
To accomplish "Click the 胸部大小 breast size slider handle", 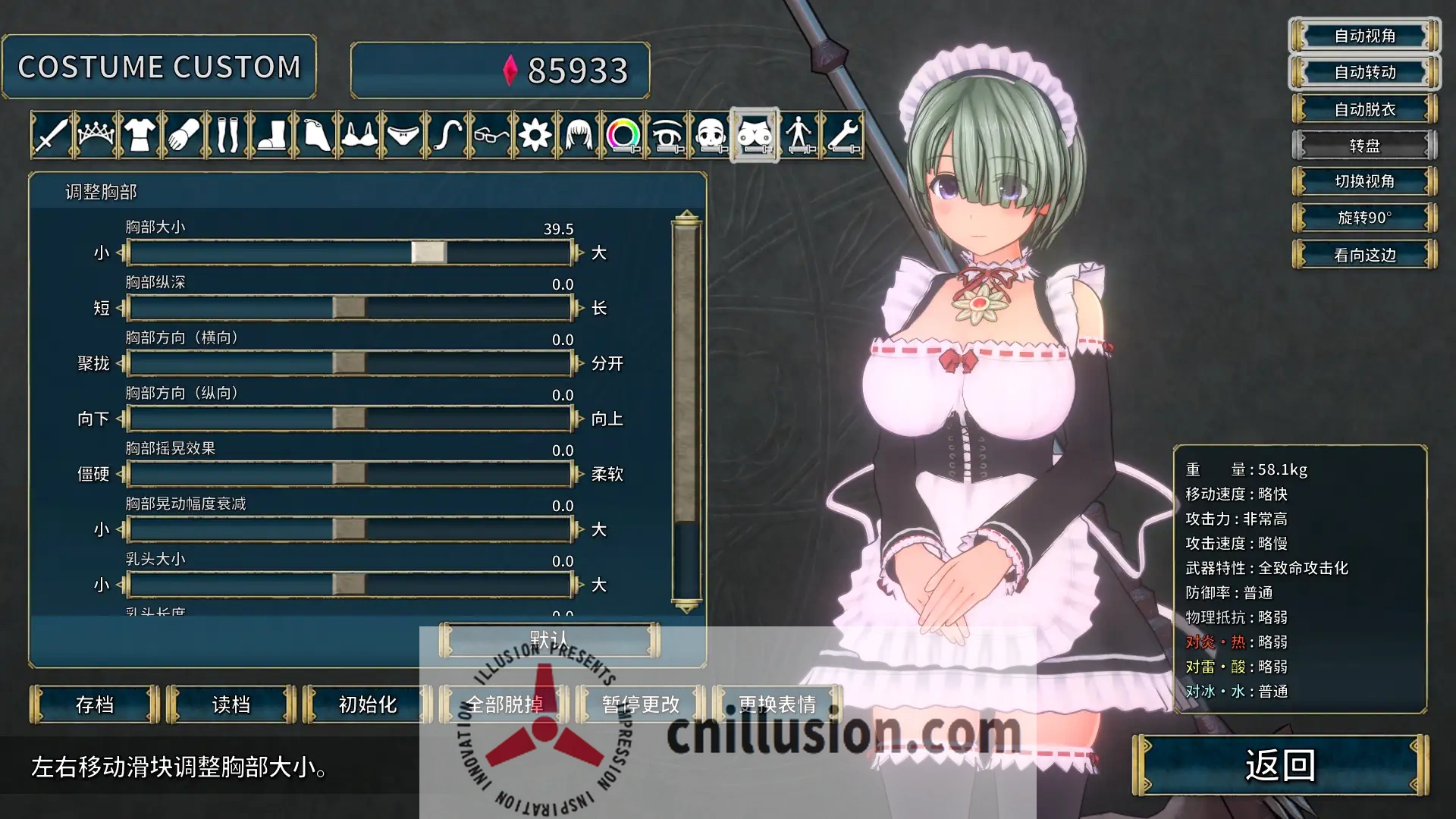I will (429, 252).
